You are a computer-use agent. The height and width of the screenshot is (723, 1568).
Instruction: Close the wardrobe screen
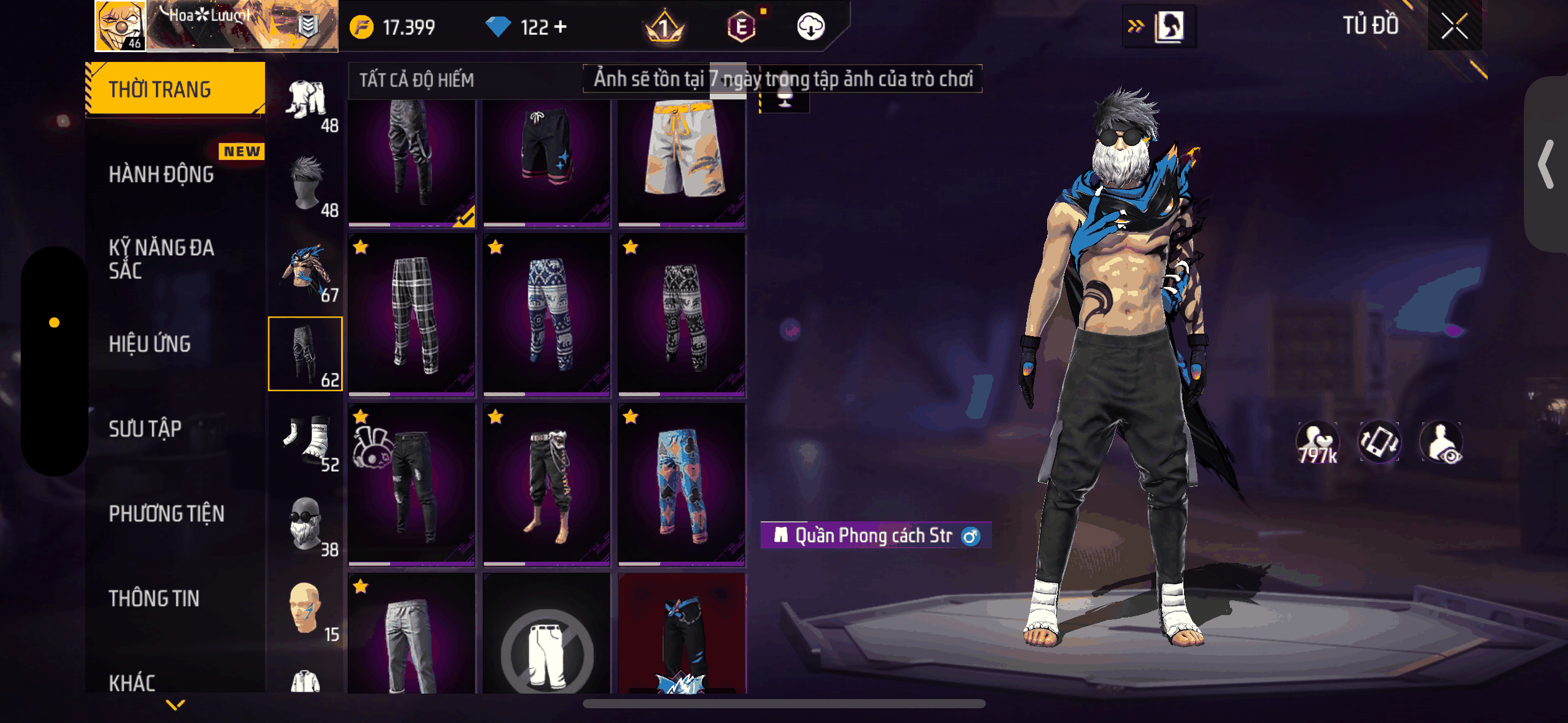pyautogui.click(x=1454, y=26)
